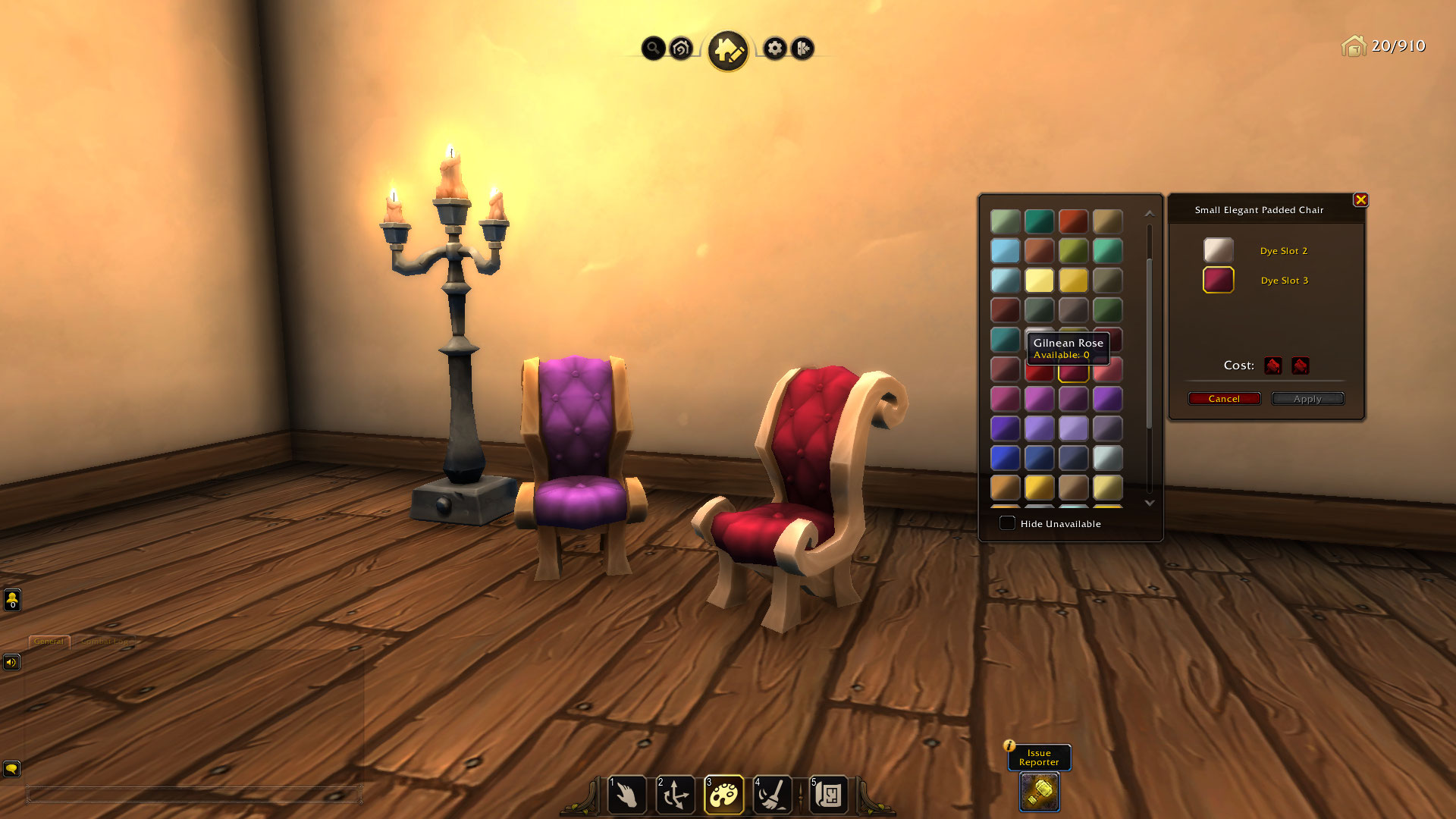Open the Issue Reporter hammer button
Screen dimensions: 1456x819
1039,792
